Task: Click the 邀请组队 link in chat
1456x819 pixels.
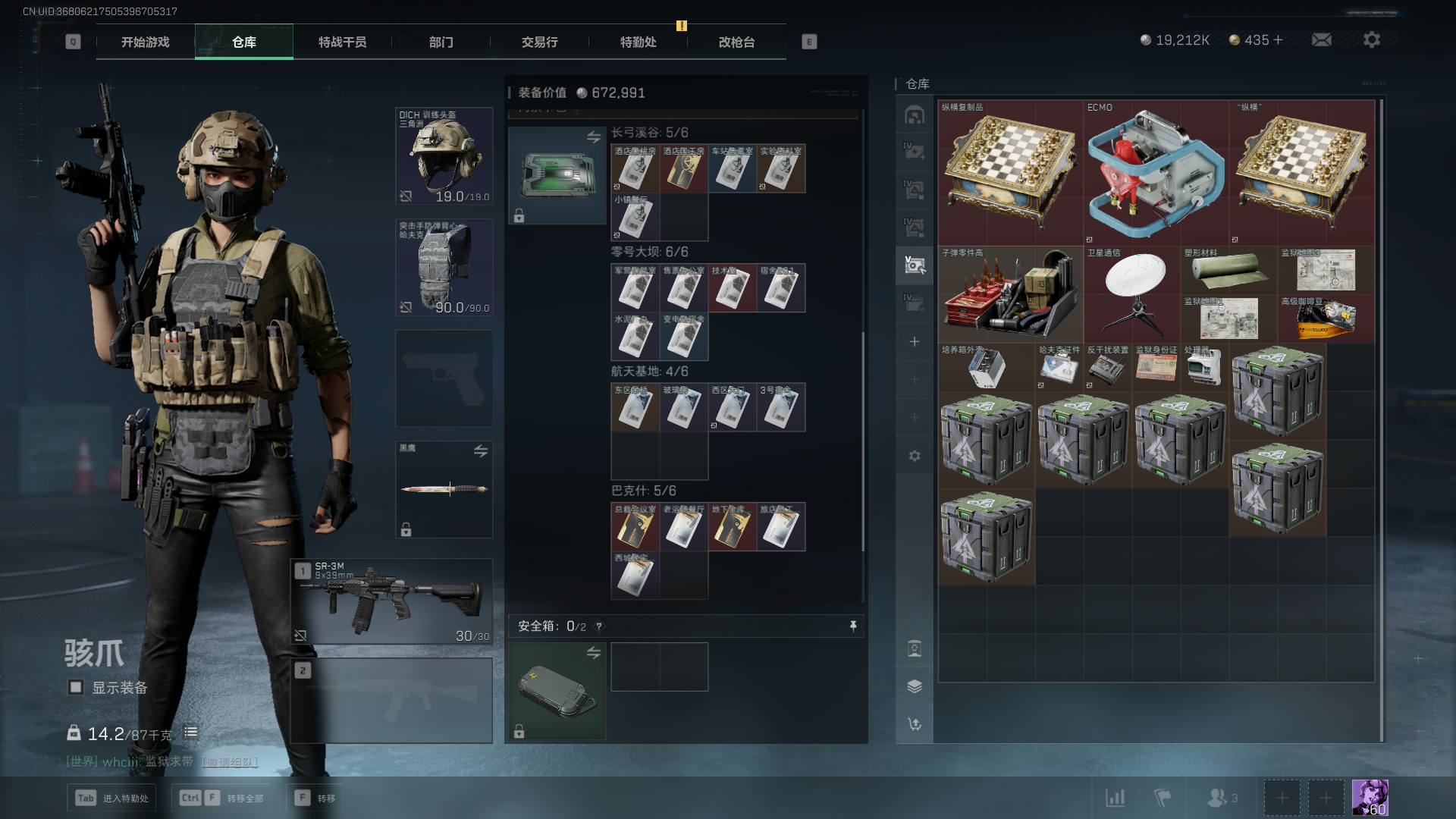Action: [x=230, y=761]
